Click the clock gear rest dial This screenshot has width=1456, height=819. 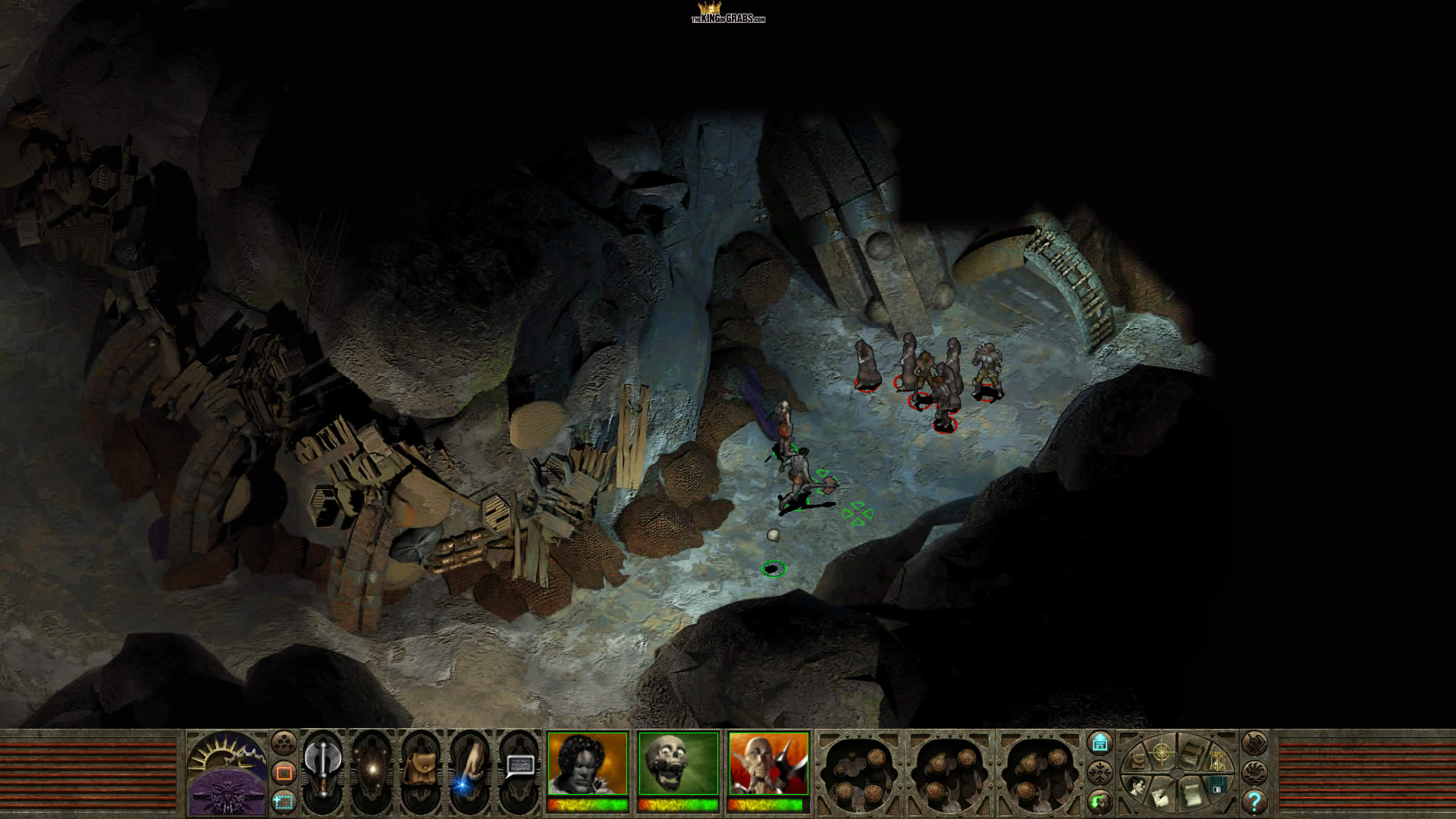click(227, 758)
